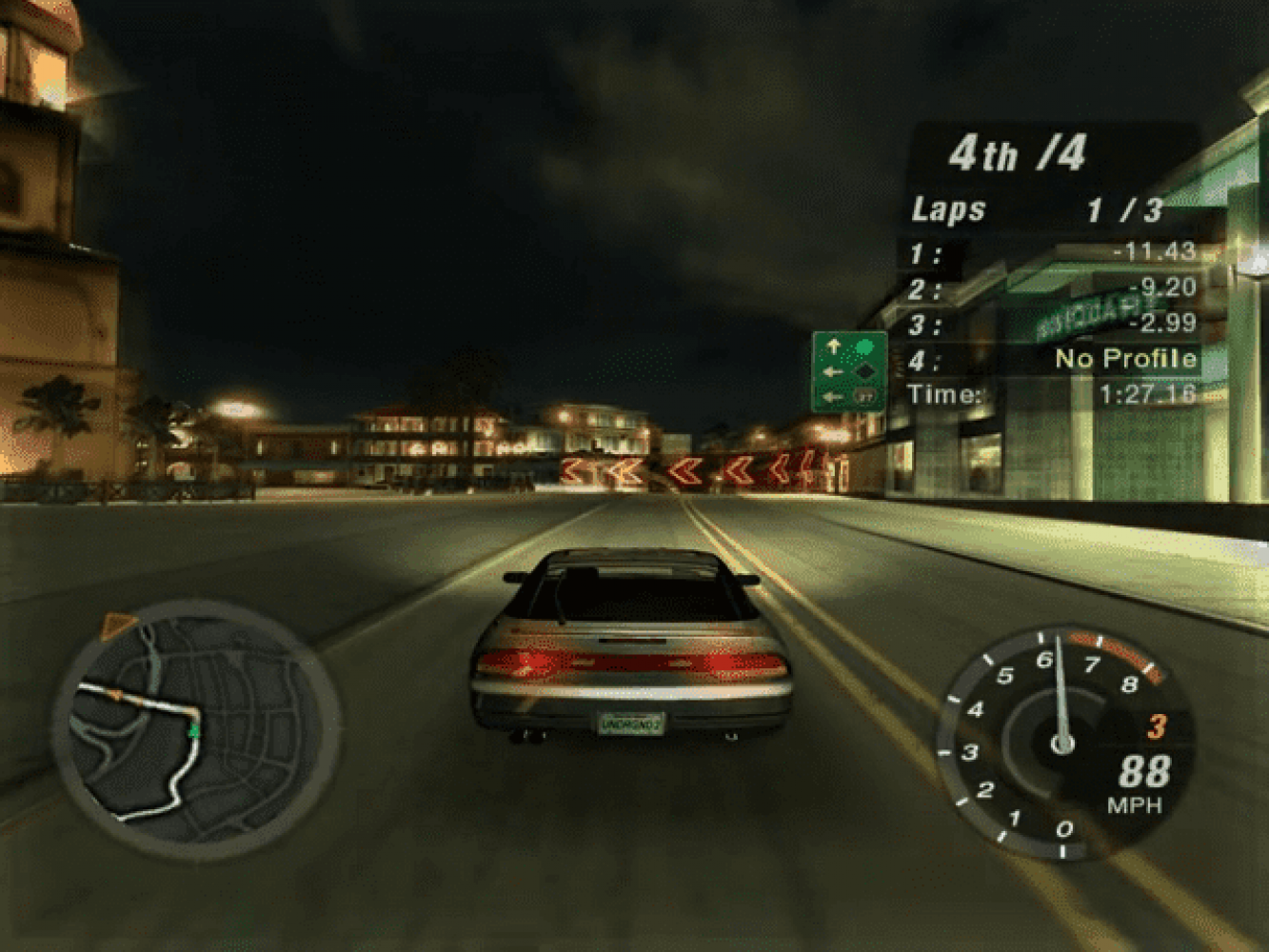Select the No Profile racer row
The height and width of the screenshot is (952, 1269).
click(1052, 360)
